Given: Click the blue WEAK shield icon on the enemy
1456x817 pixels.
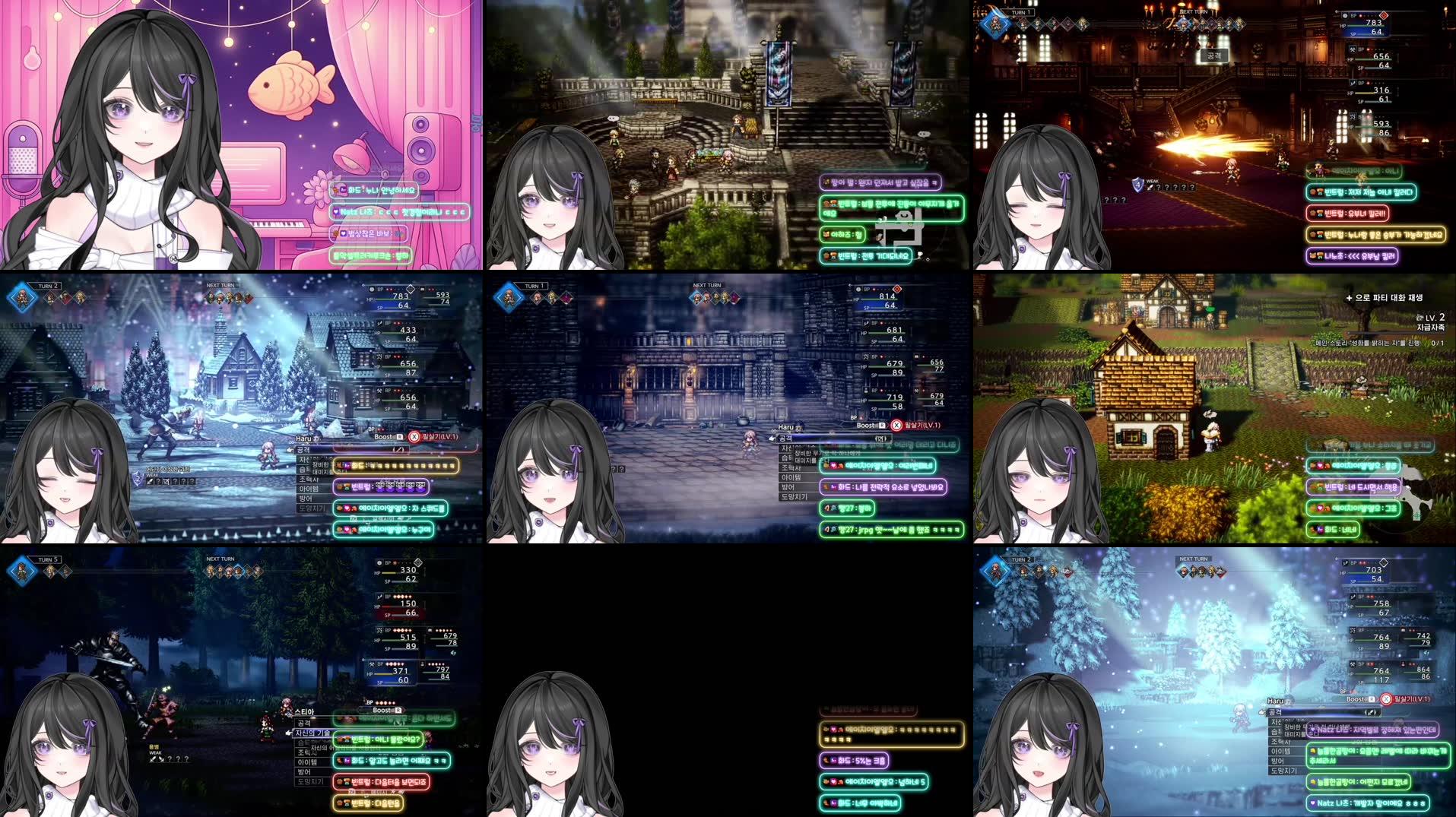Looking at the screenshot, I should tap(1137, 185).
